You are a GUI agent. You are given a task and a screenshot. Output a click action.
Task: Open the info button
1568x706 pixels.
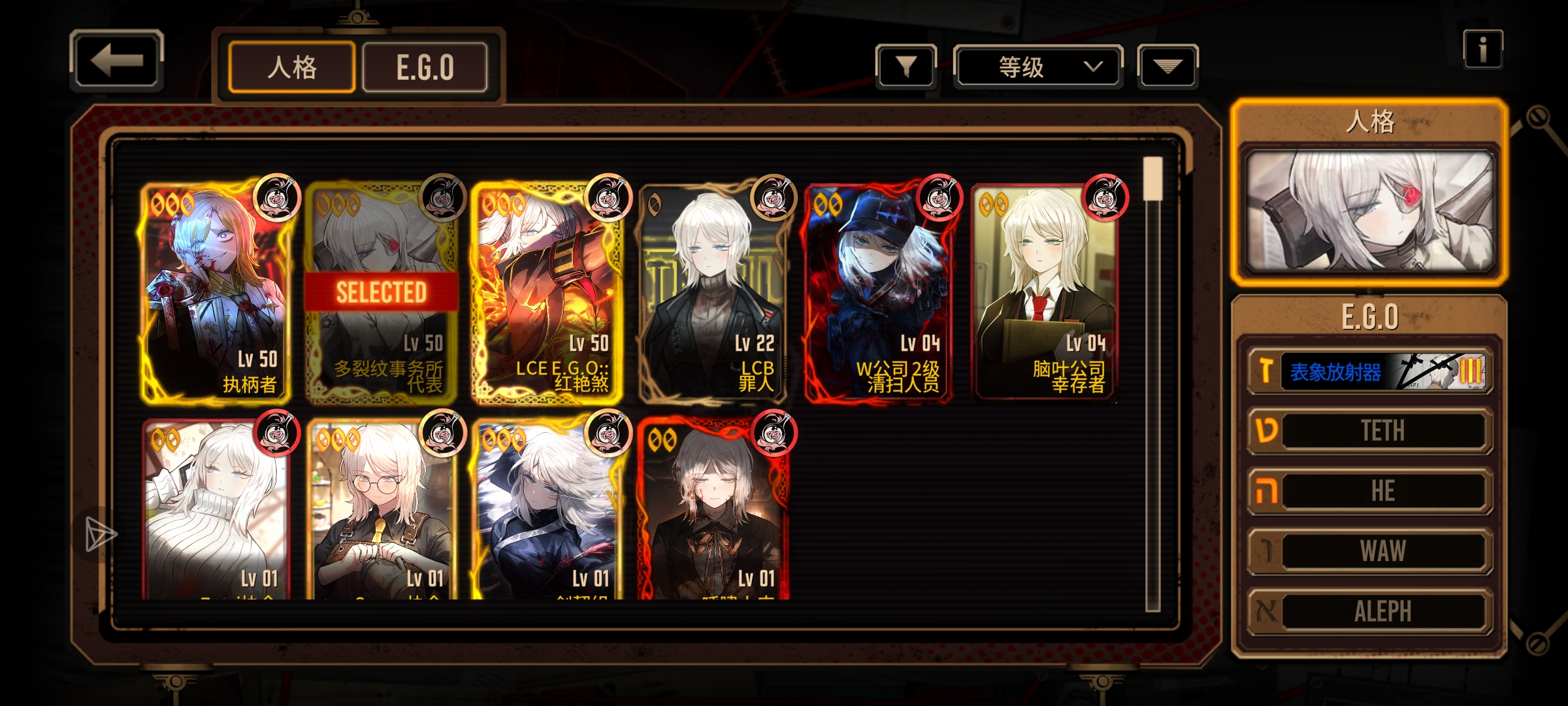coord(1482,49)
